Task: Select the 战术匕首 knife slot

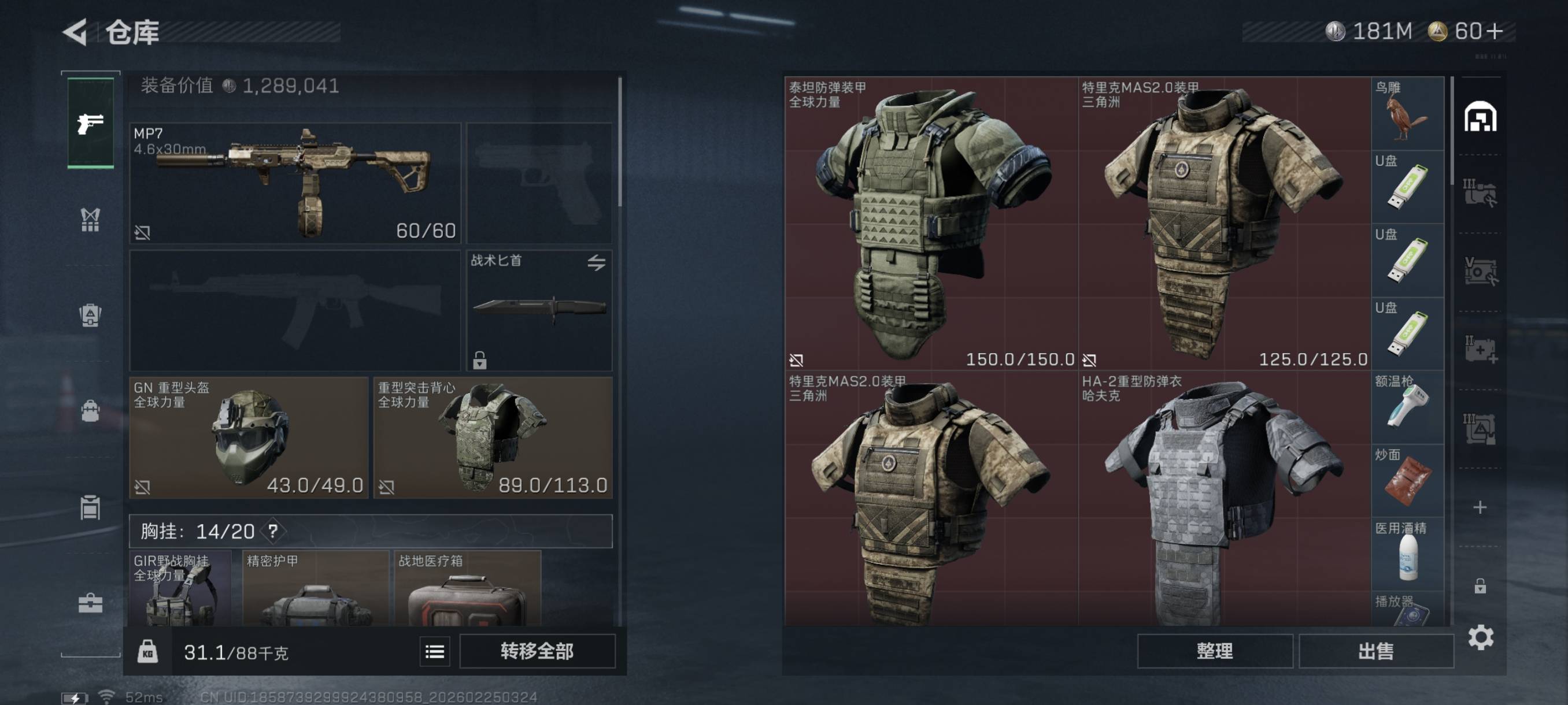Action: tap(539, 309)
